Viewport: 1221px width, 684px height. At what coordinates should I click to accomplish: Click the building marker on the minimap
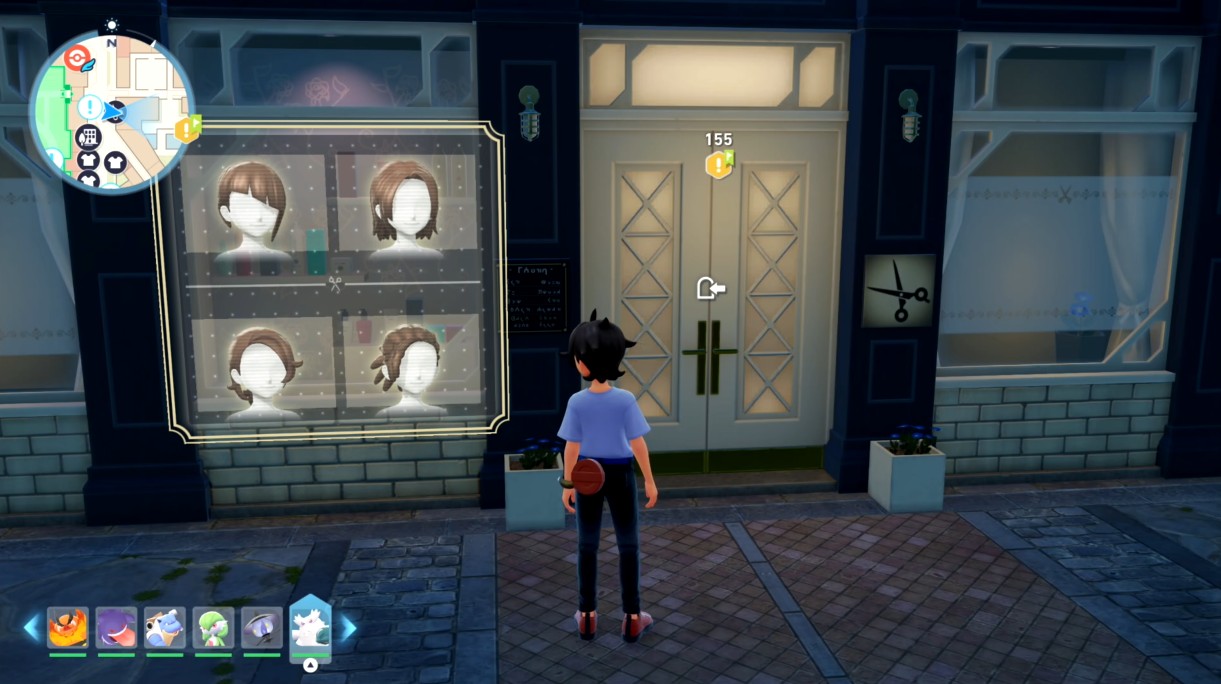click(x=88, y=137)
